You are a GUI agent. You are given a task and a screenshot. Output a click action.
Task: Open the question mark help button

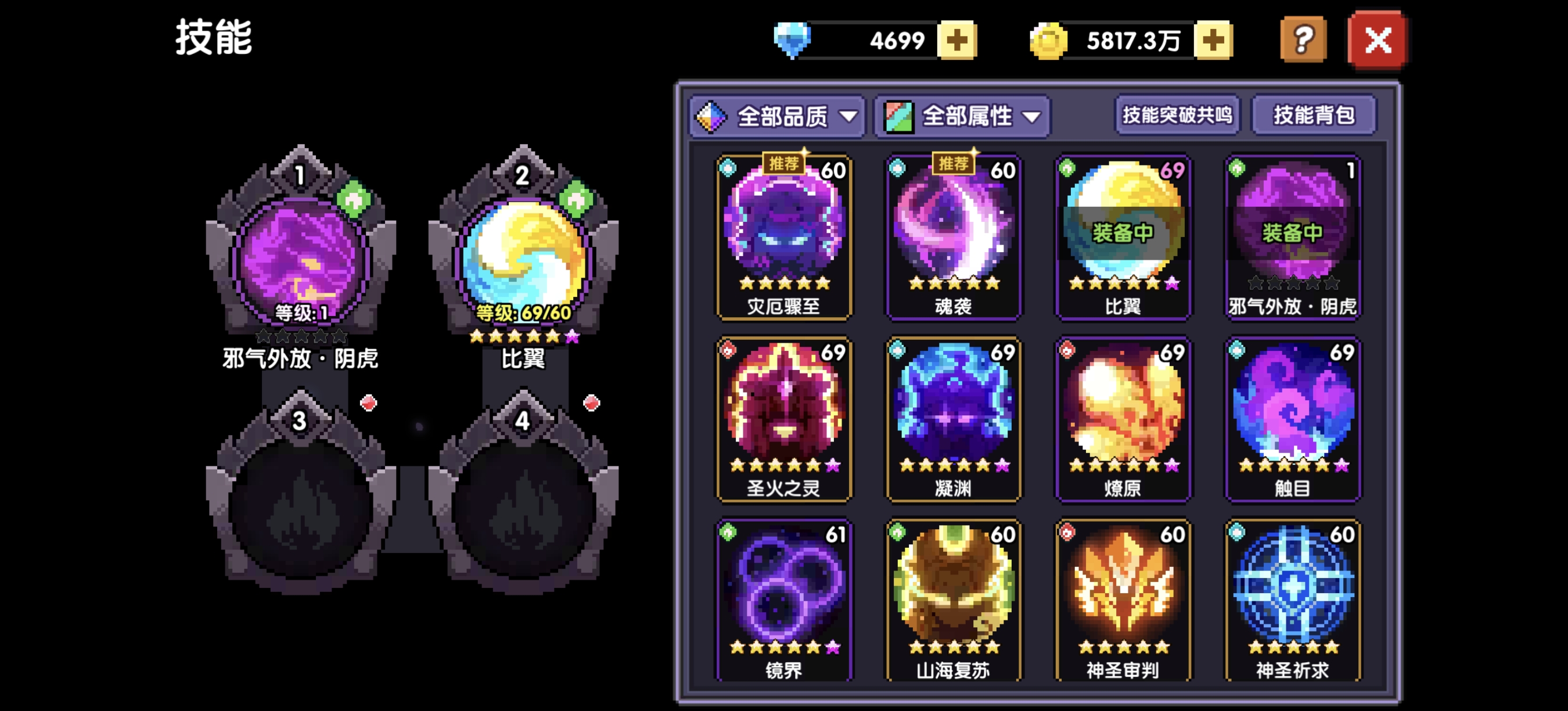[x=1303, y=41]
